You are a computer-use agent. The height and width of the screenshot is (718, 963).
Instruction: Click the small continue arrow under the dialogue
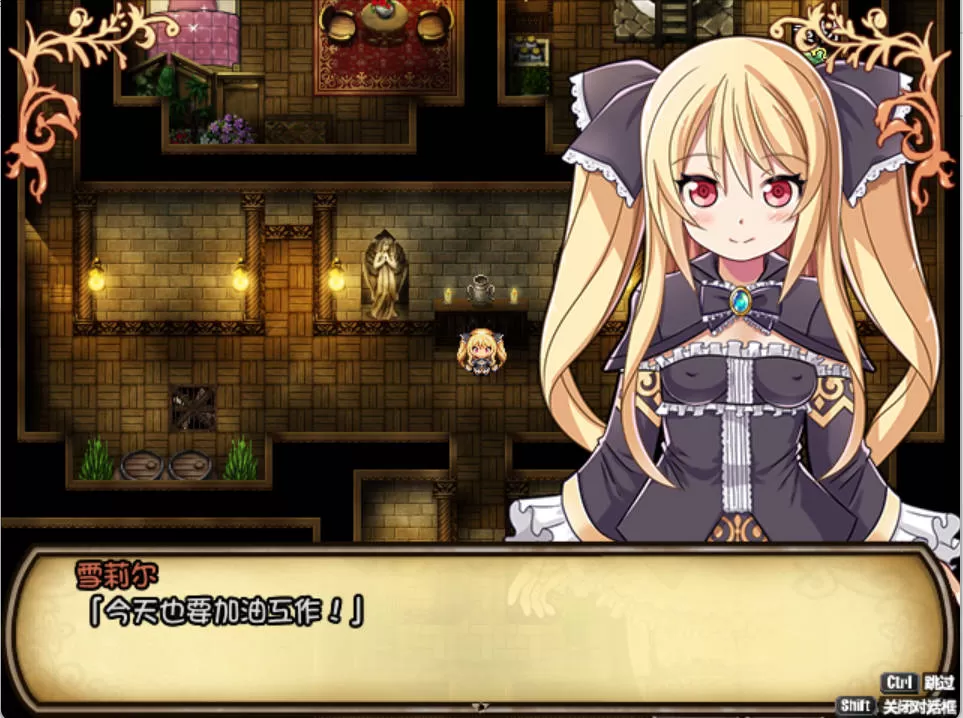(x=480, y=706)
